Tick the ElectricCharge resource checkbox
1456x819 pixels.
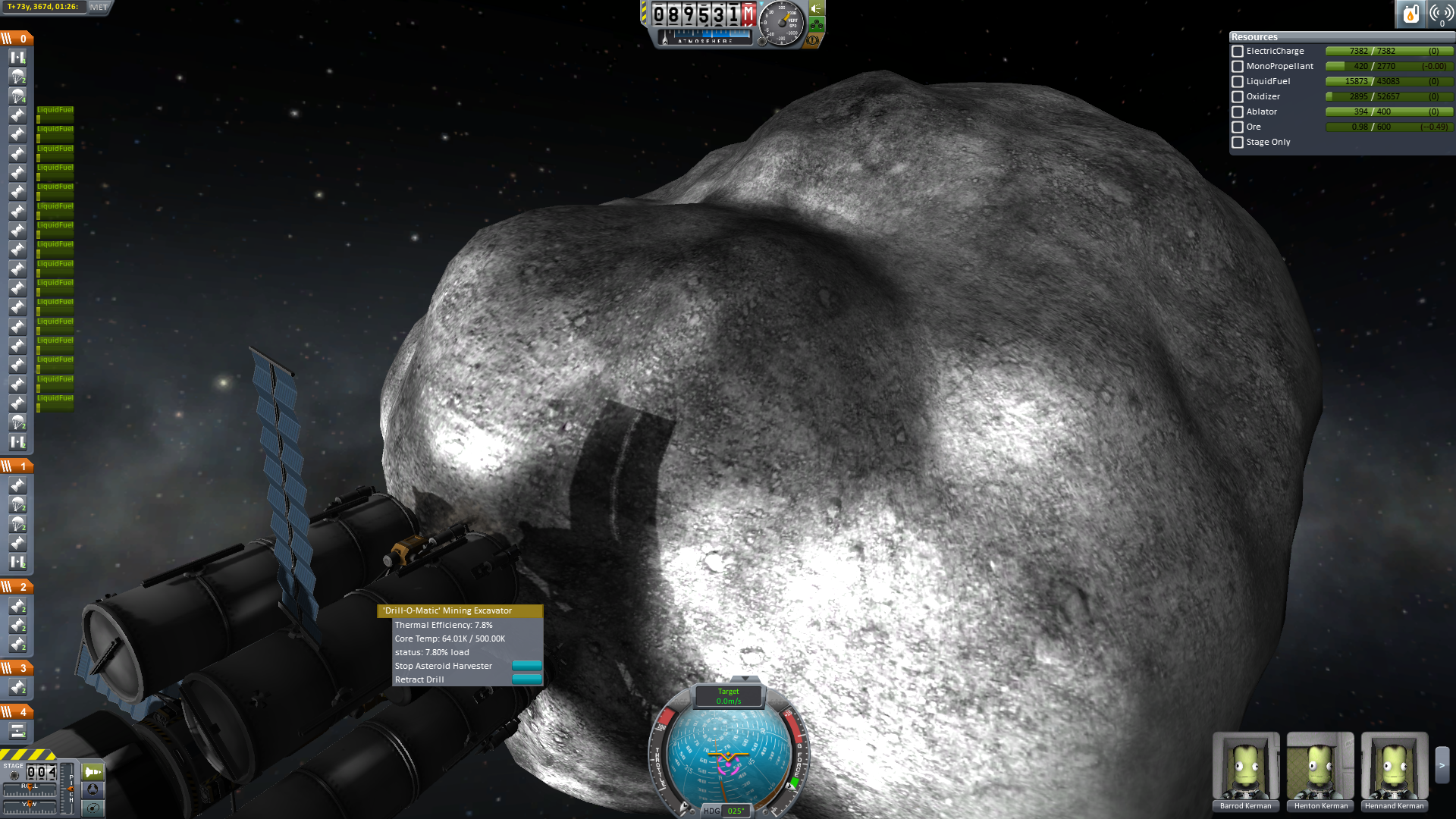coord(1238,52)
